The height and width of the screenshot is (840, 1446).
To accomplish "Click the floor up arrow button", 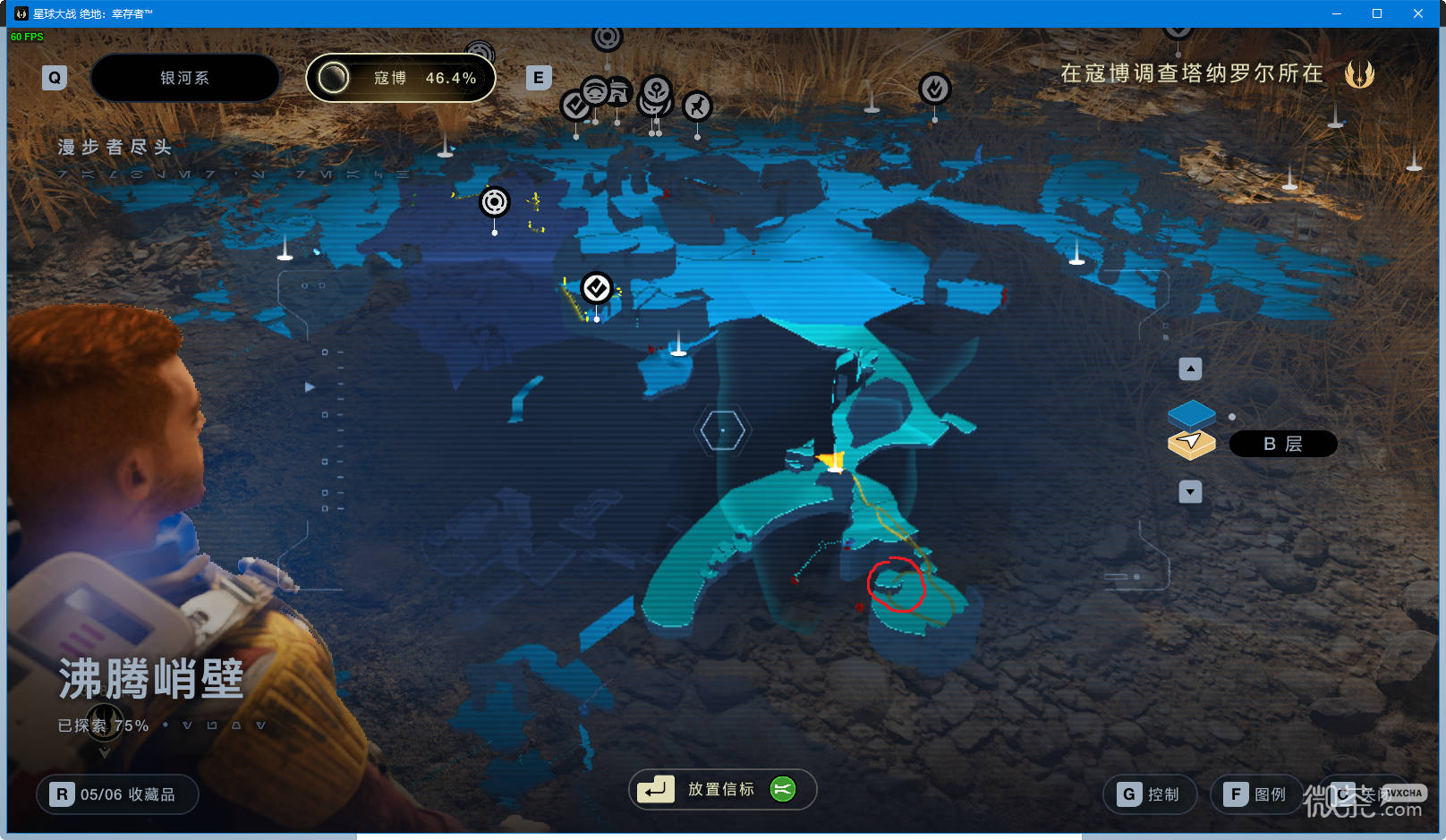I will tap(1190, 369).
